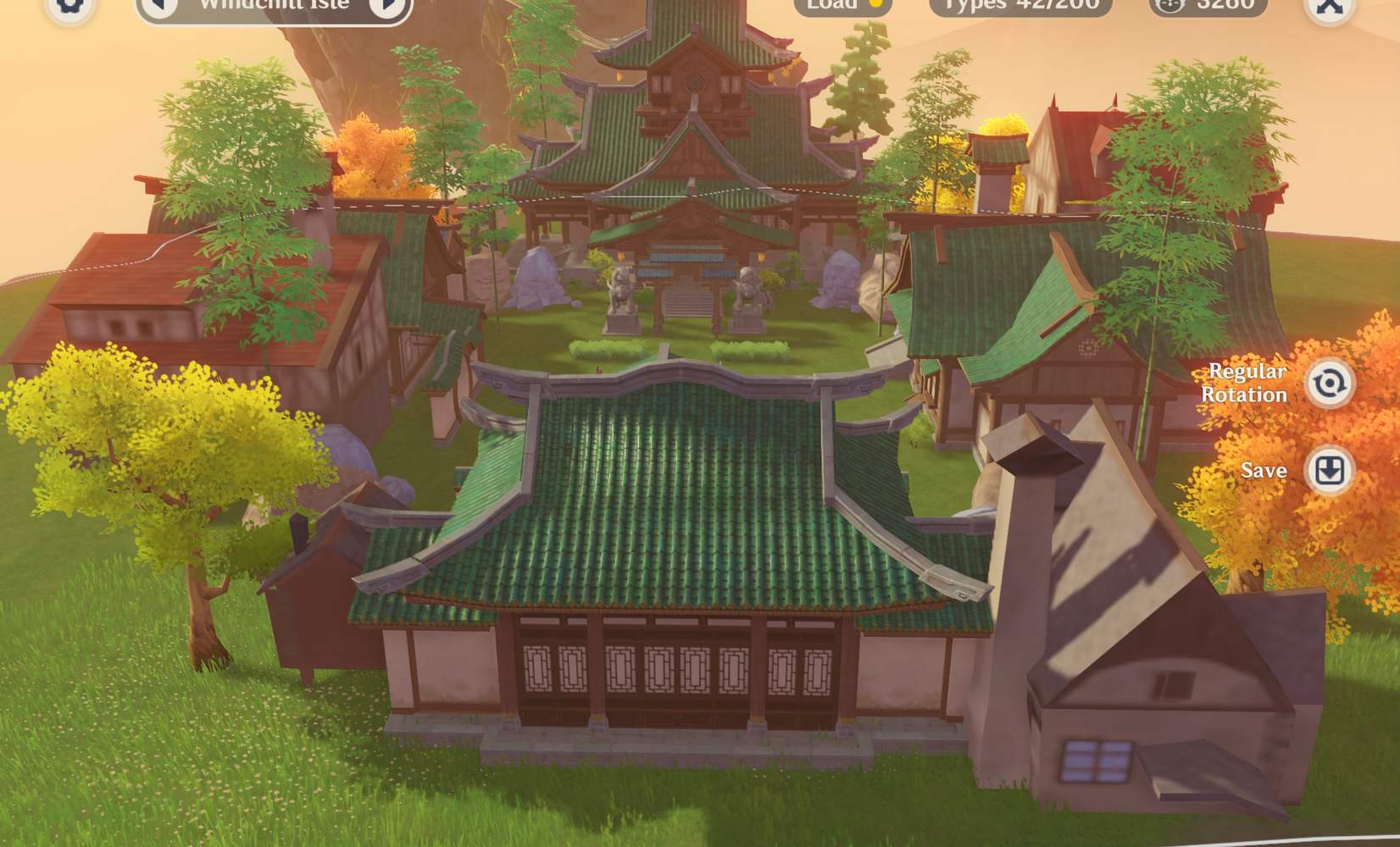Select the left guardian lion statue
This screenshot has width=1400, height=847.
(621, 292)
